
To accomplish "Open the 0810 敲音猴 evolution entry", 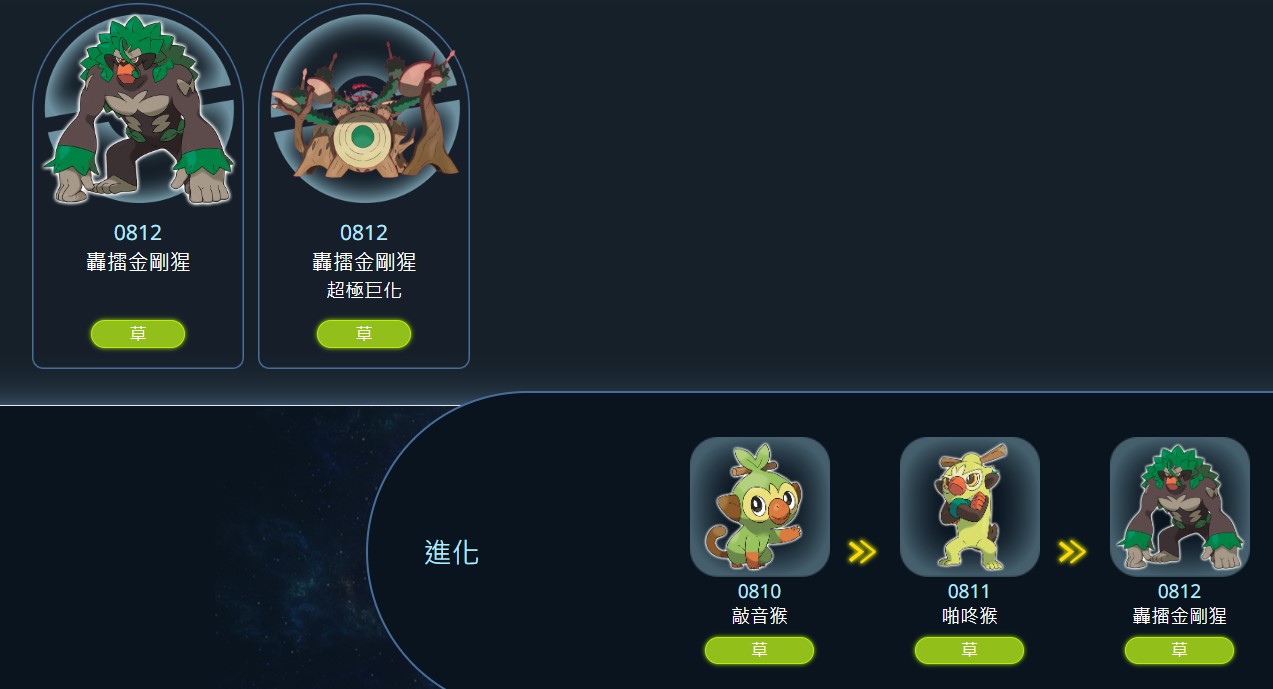I will [760, 507].
